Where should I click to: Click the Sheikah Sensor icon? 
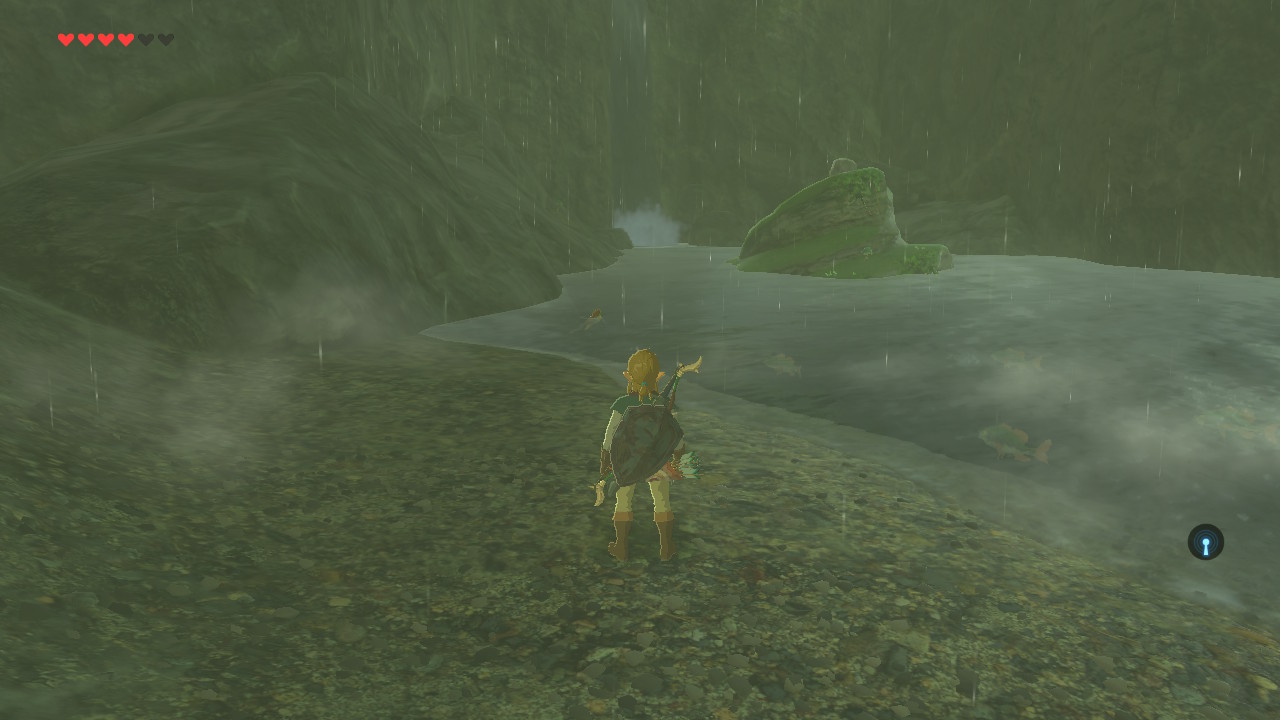pos(1205,543)
